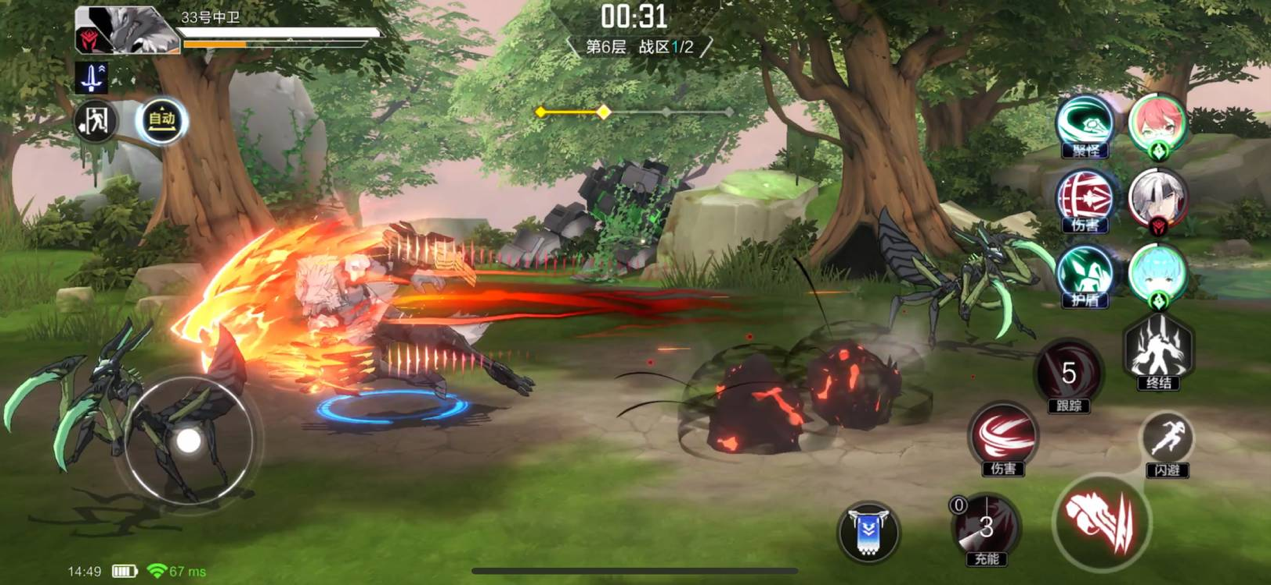Toggle the 自动 auto-battle button

162,121
